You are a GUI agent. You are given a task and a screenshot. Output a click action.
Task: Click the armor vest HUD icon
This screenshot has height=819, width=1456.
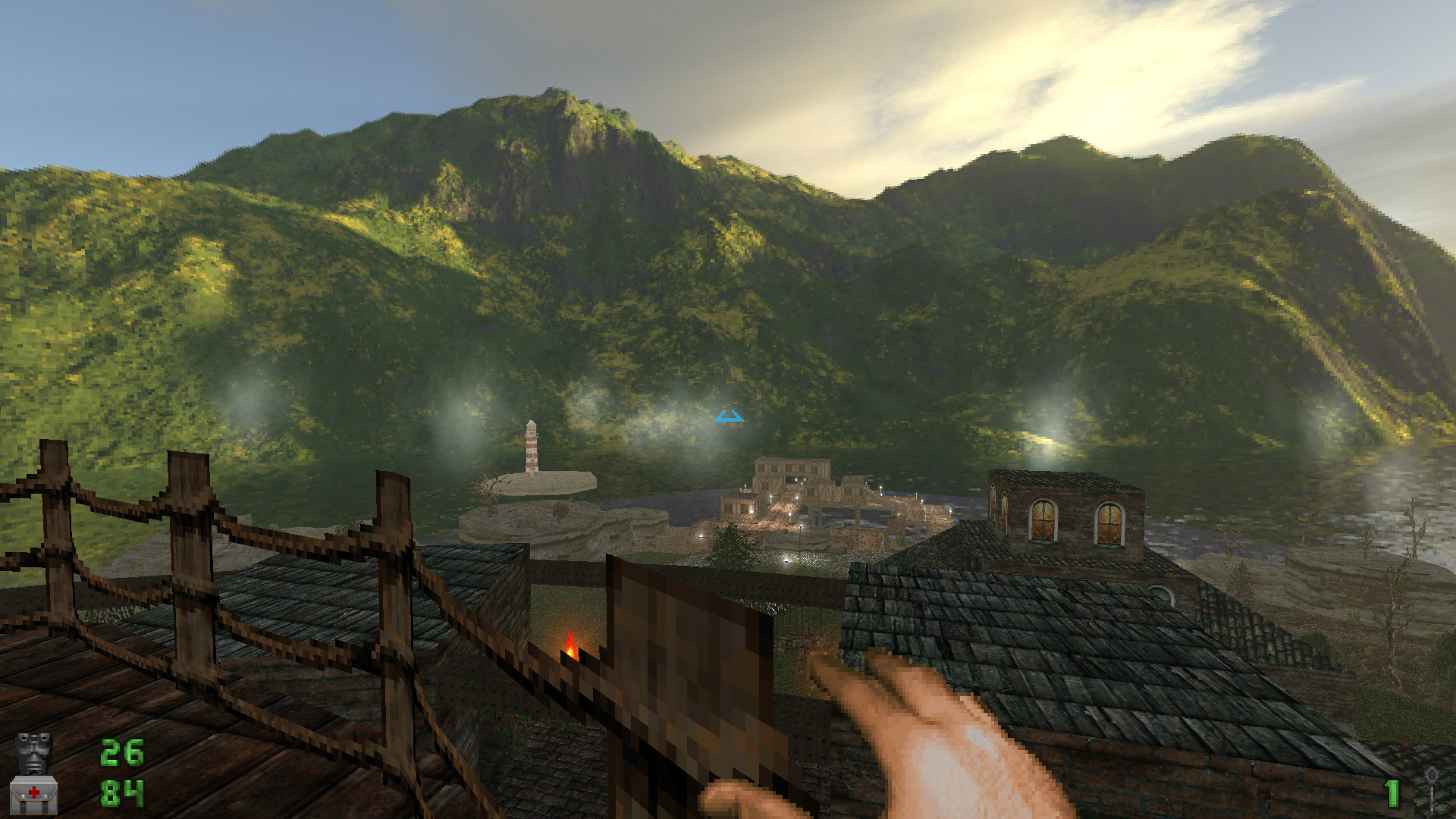point(34,752)
